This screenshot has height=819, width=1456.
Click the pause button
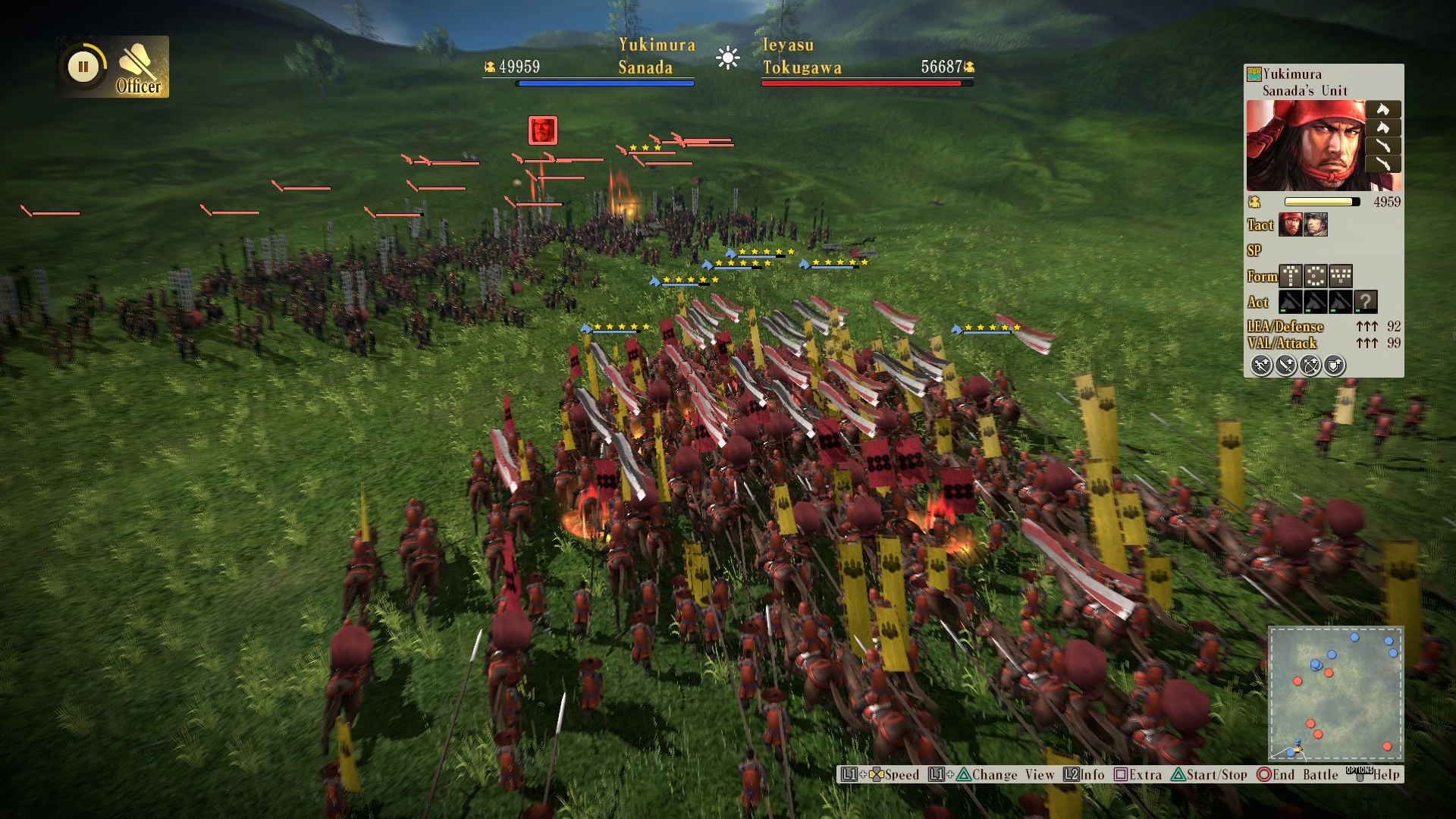pos(83,67)
